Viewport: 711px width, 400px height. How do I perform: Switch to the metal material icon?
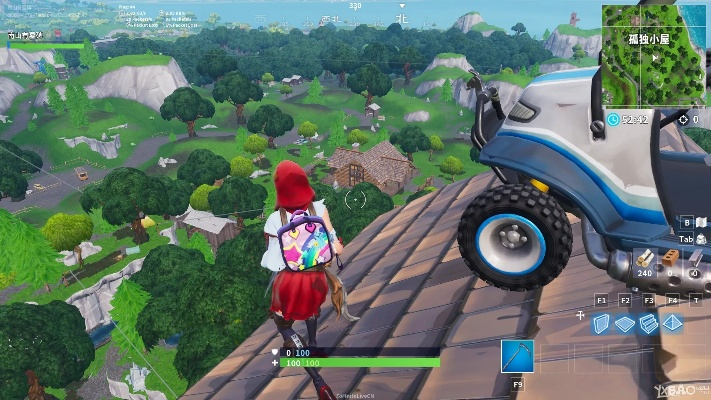coord(692,257)
